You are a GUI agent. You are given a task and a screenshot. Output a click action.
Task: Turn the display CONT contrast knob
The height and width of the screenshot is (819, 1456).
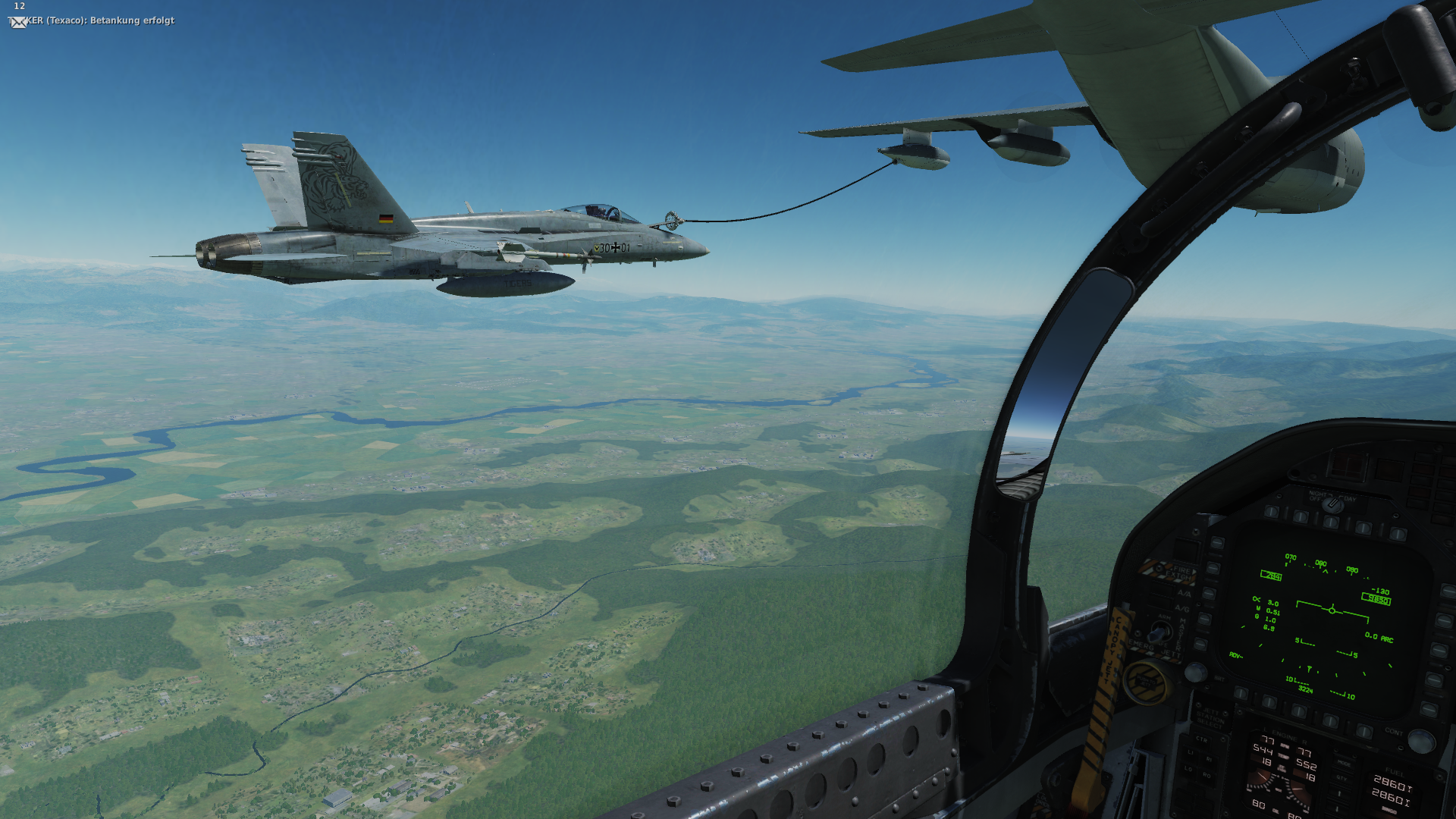coord(1420,741)
